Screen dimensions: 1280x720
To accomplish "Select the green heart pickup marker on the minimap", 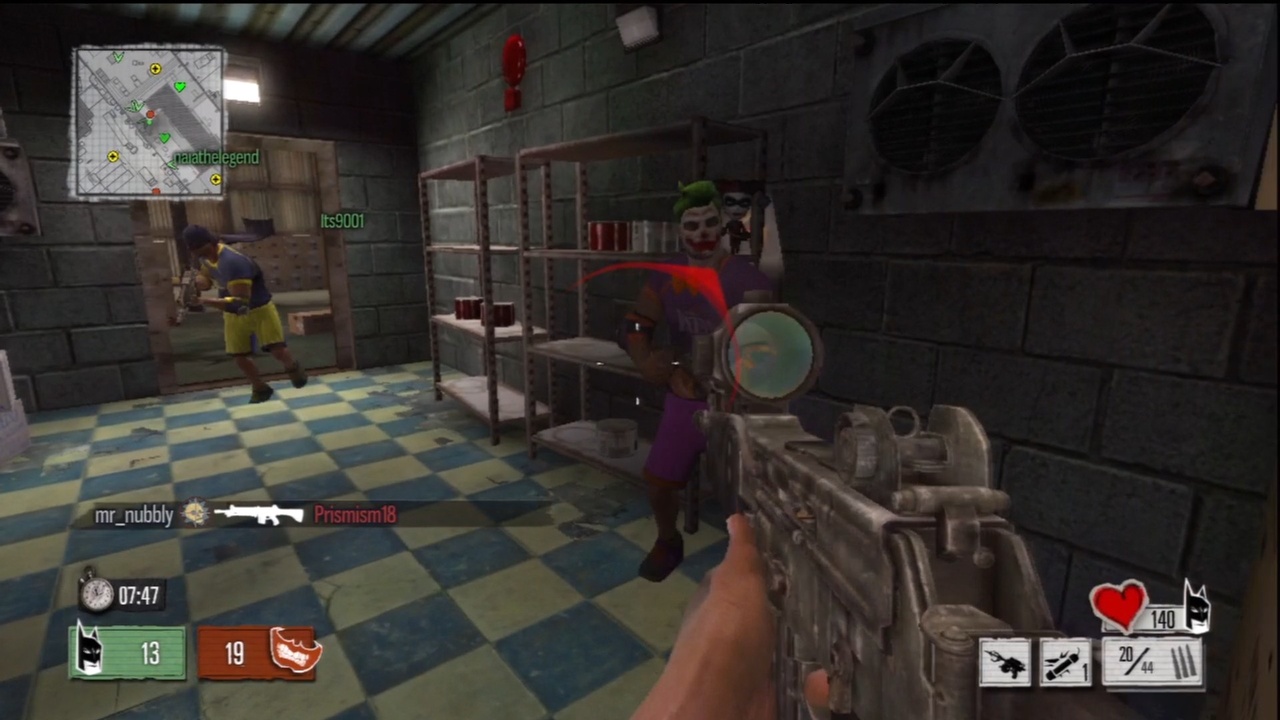I will pos(180,87).
